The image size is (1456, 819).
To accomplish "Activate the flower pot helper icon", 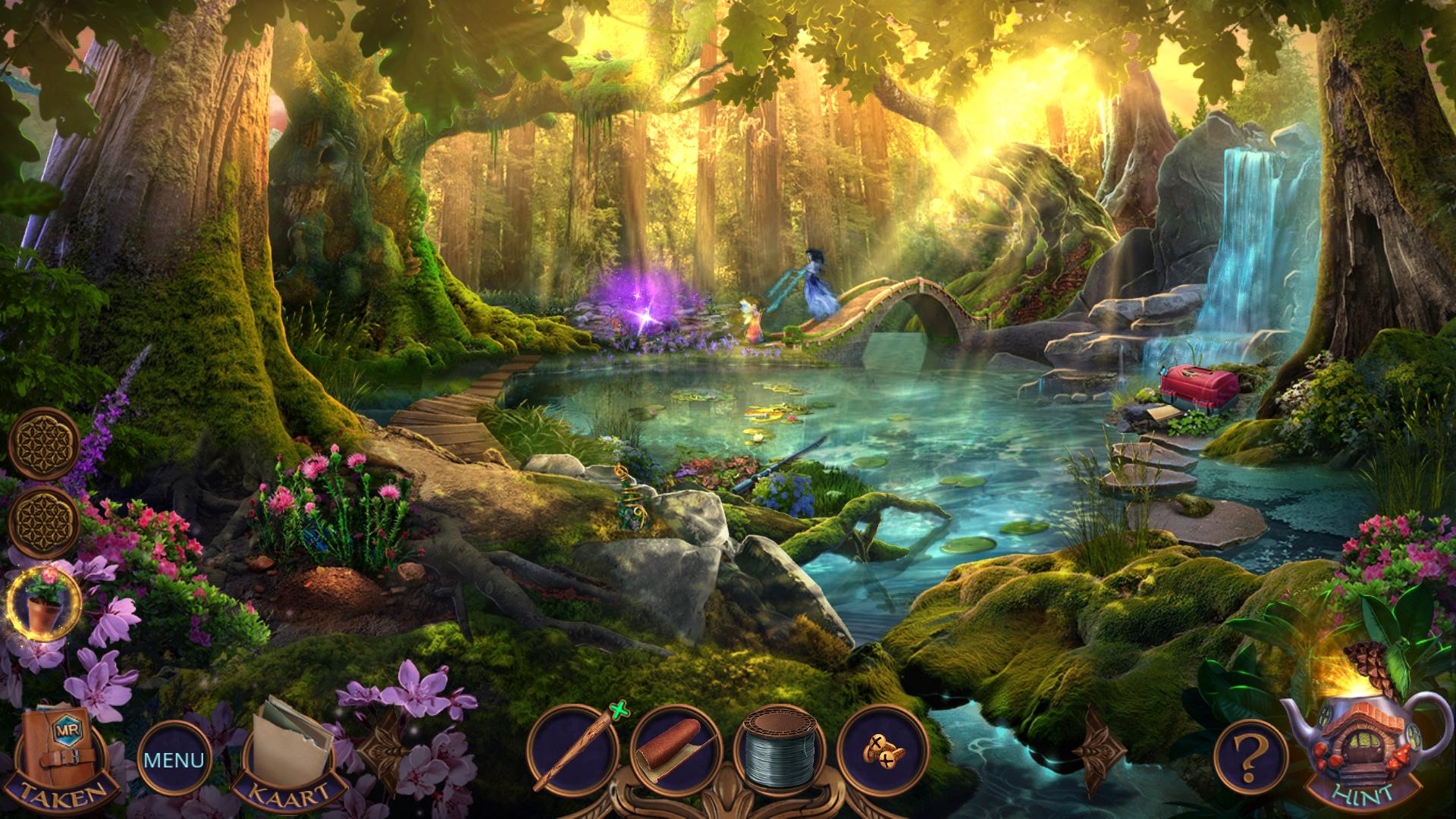I will [44, 603].
